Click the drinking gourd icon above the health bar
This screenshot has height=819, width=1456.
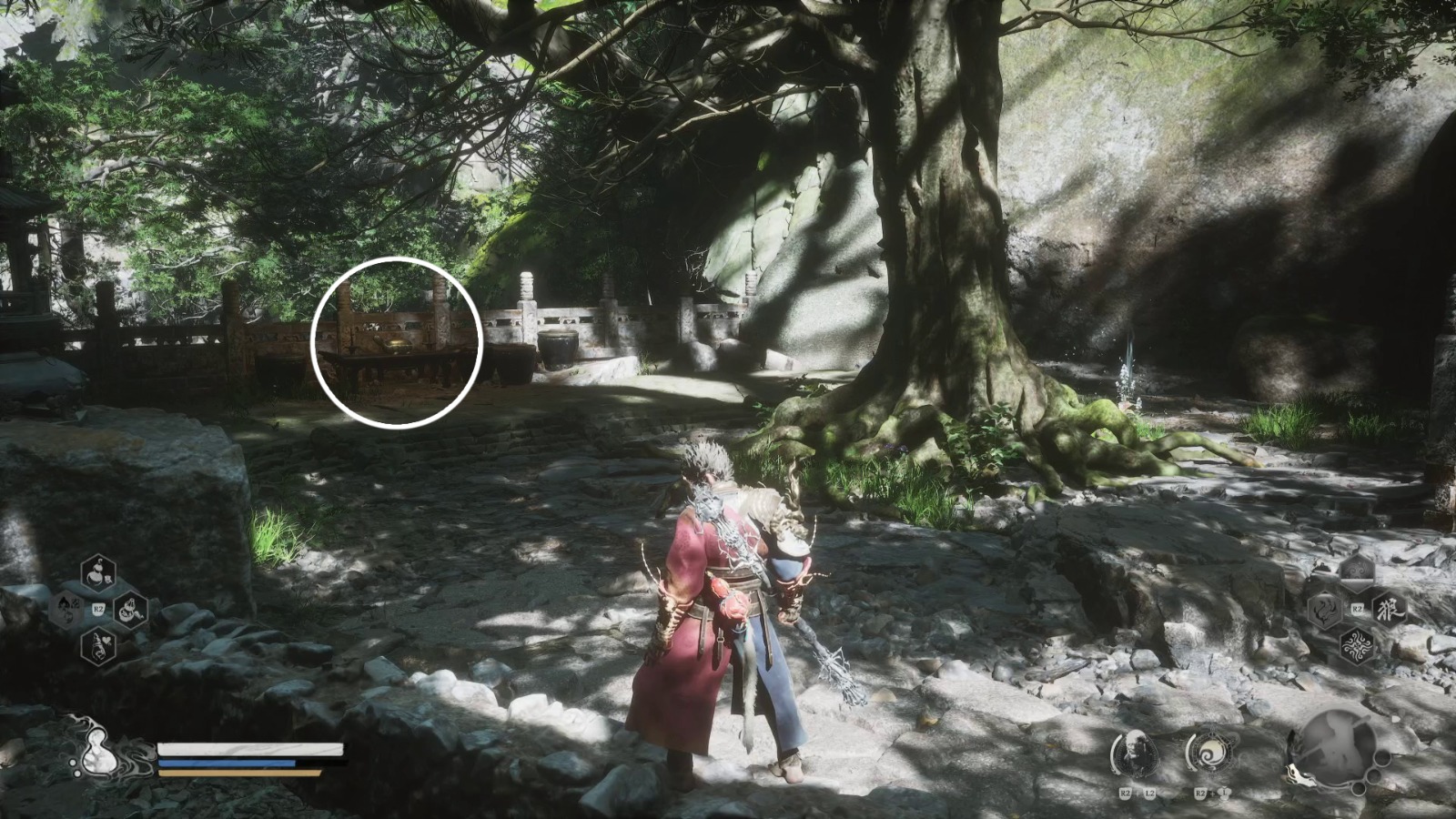coord(97,751)
